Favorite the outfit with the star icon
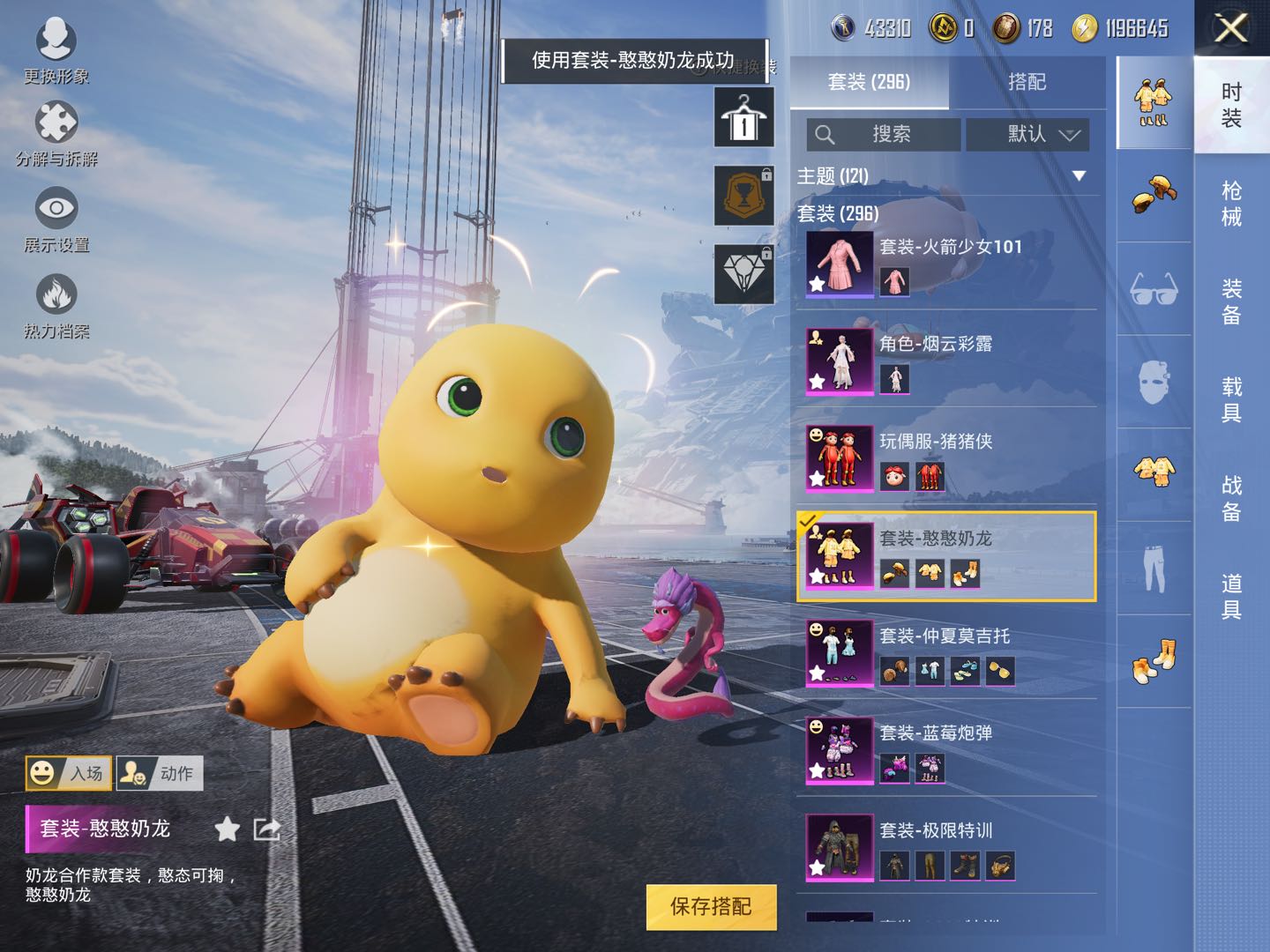 coord(228,829)
